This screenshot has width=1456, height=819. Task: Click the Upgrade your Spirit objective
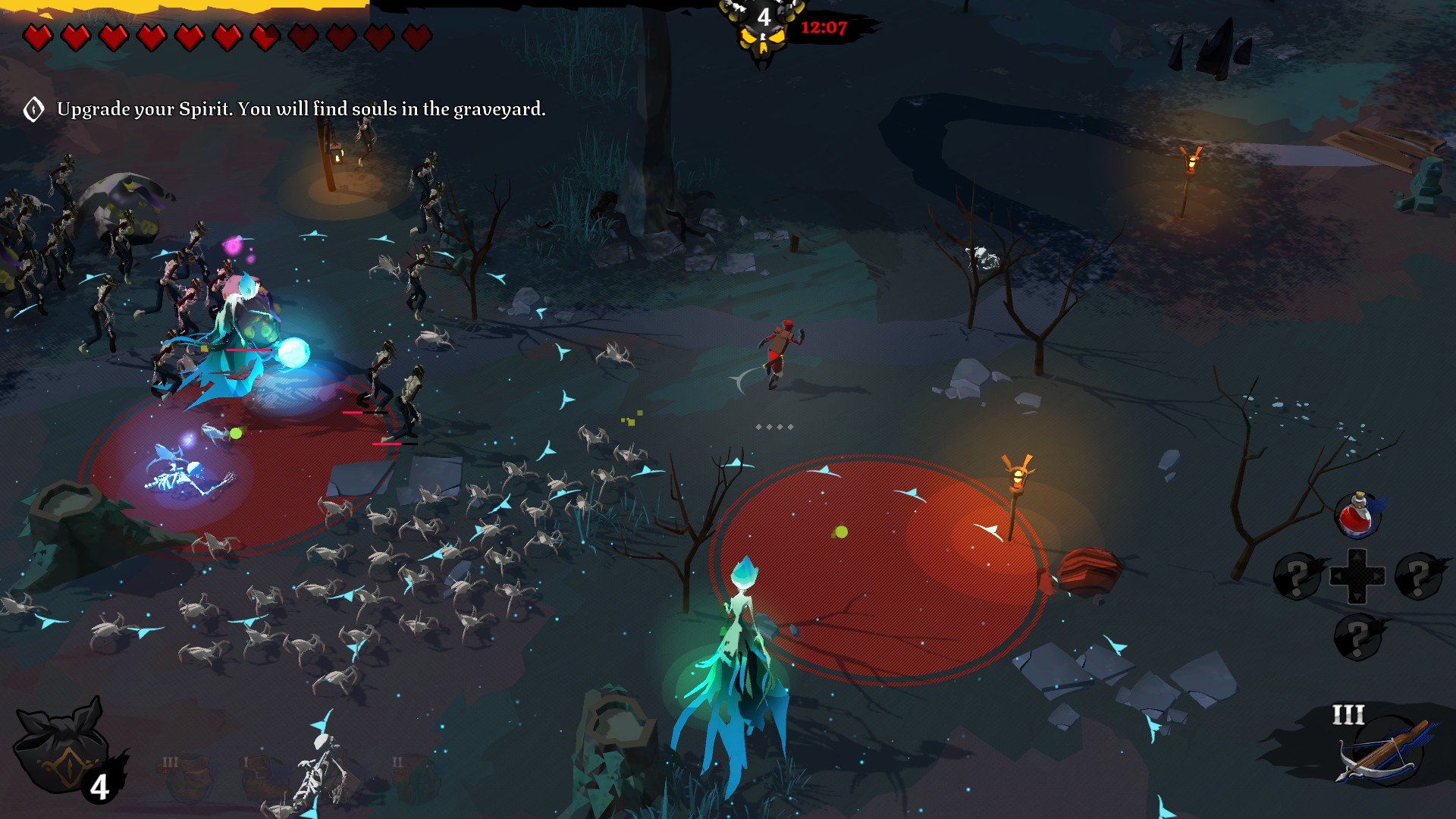[x=301, y=109]
